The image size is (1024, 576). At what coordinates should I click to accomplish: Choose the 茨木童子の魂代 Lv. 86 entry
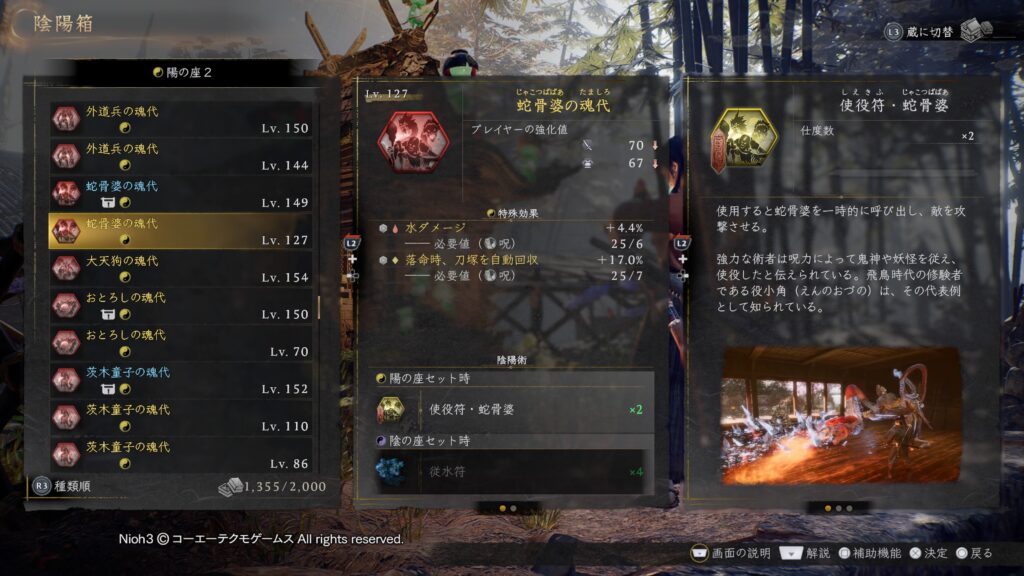[x=181, y=453]
